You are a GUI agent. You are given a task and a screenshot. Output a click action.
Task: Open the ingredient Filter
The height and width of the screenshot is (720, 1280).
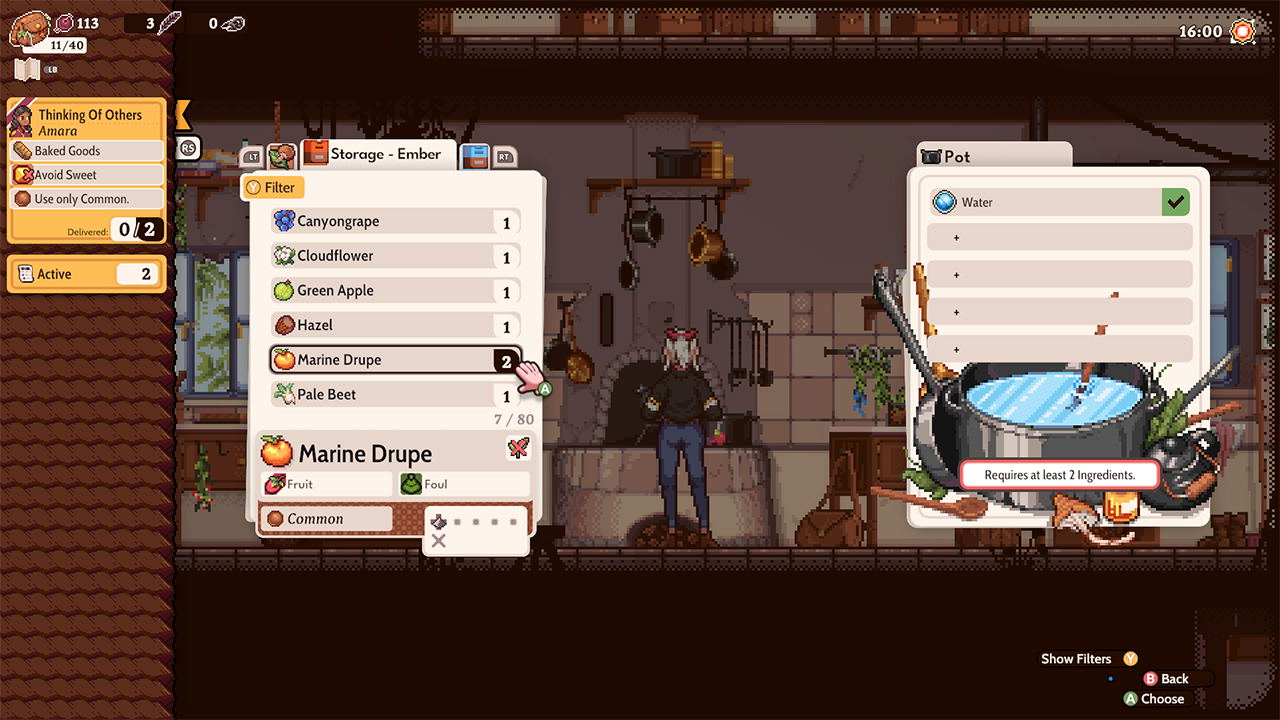pyautogui.click(x=271, y=187)
